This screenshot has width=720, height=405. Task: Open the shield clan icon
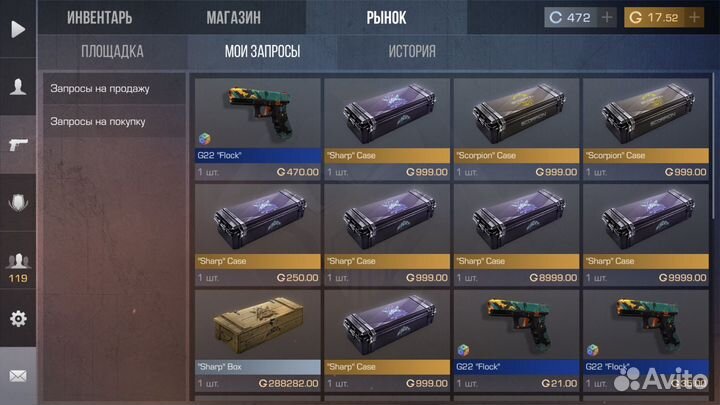click(18, 202)
